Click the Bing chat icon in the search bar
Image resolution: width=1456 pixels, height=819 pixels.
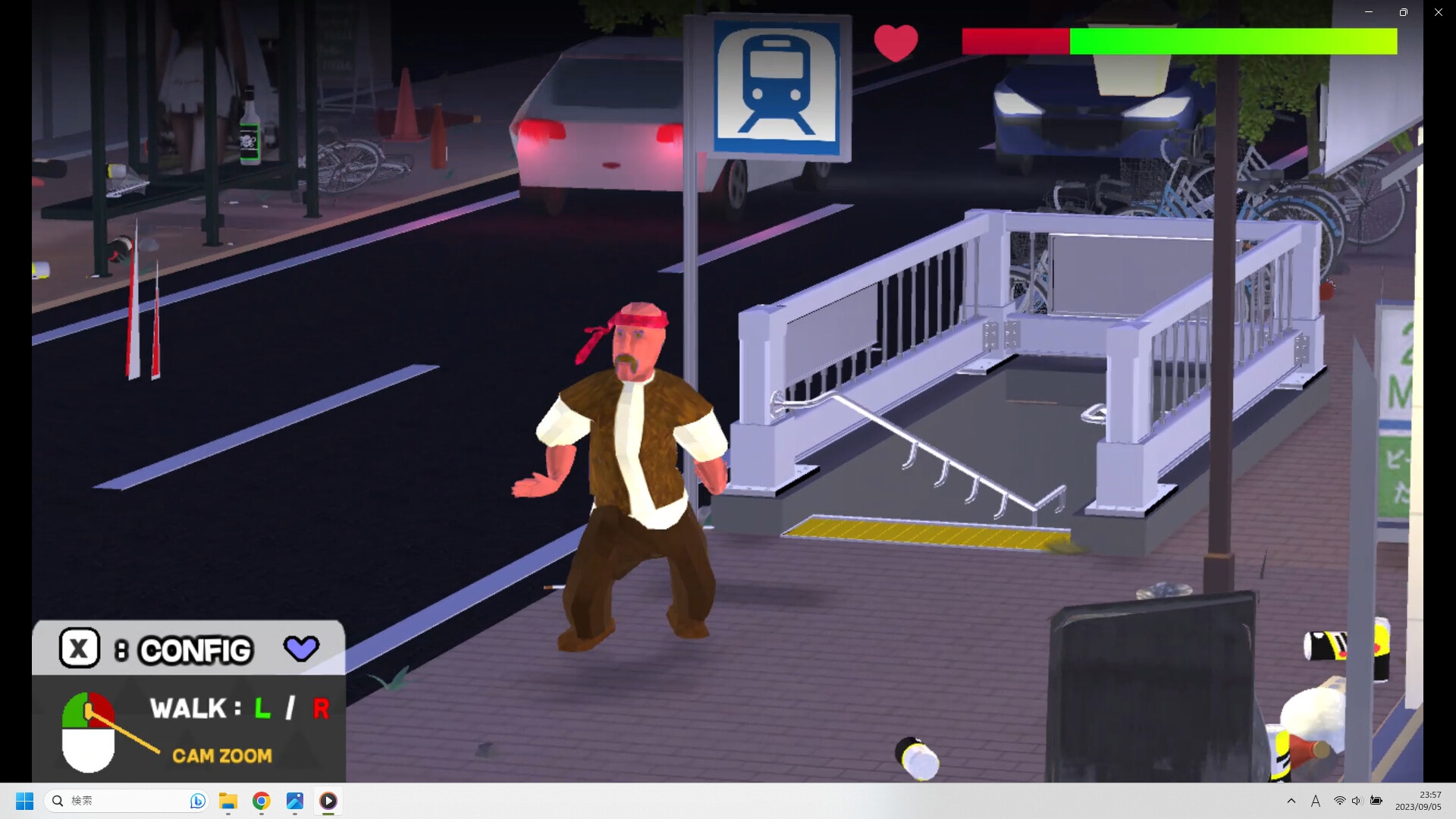click(x=196, y=801)
